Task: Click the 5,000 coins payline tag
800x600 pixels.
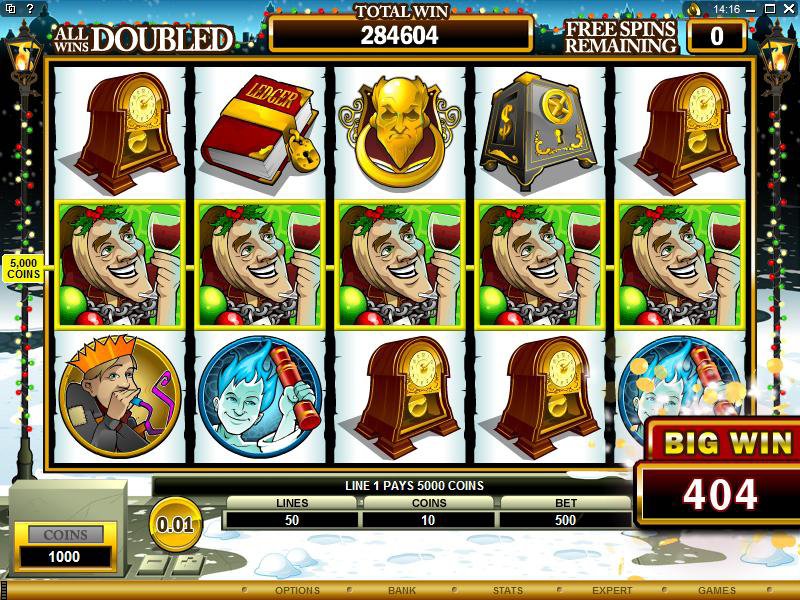Action: pyautogui.click(x=24, y=267)
